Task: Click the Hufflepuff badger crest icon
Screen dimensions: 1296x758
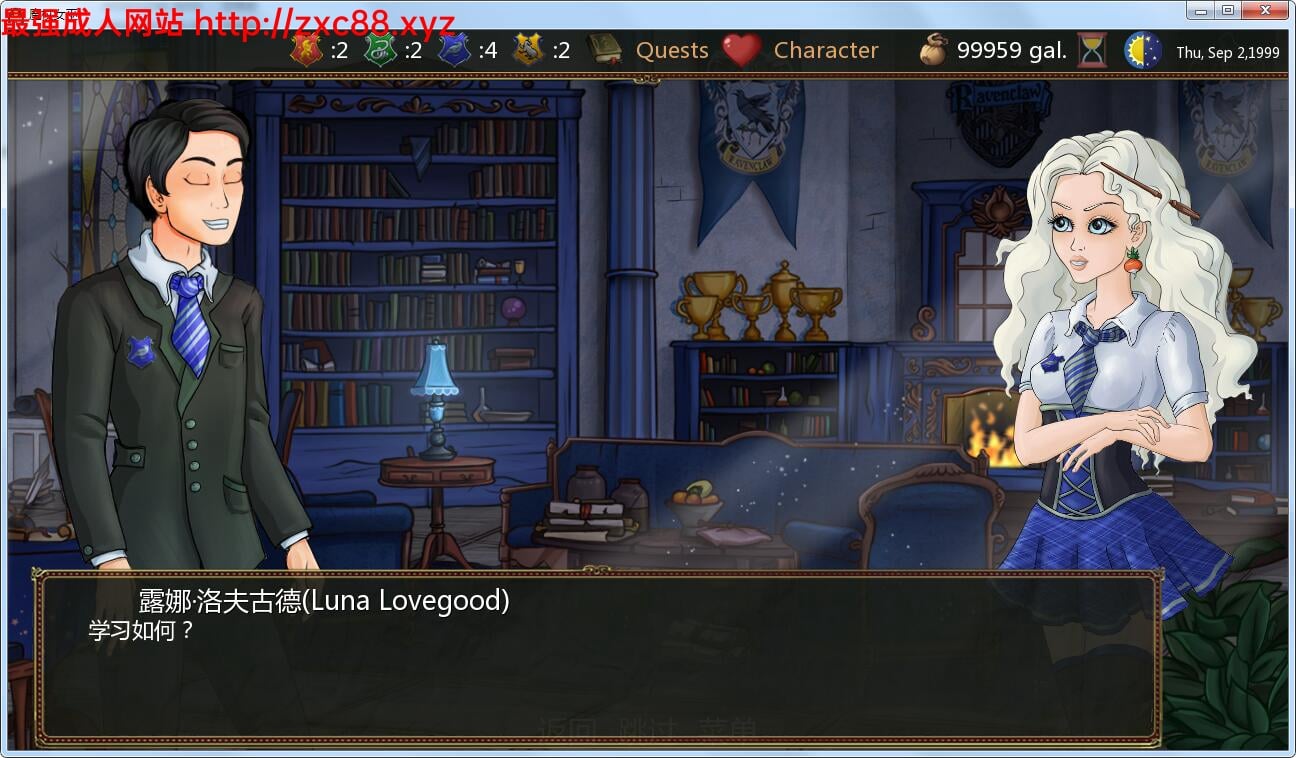Action: (528, 50)
